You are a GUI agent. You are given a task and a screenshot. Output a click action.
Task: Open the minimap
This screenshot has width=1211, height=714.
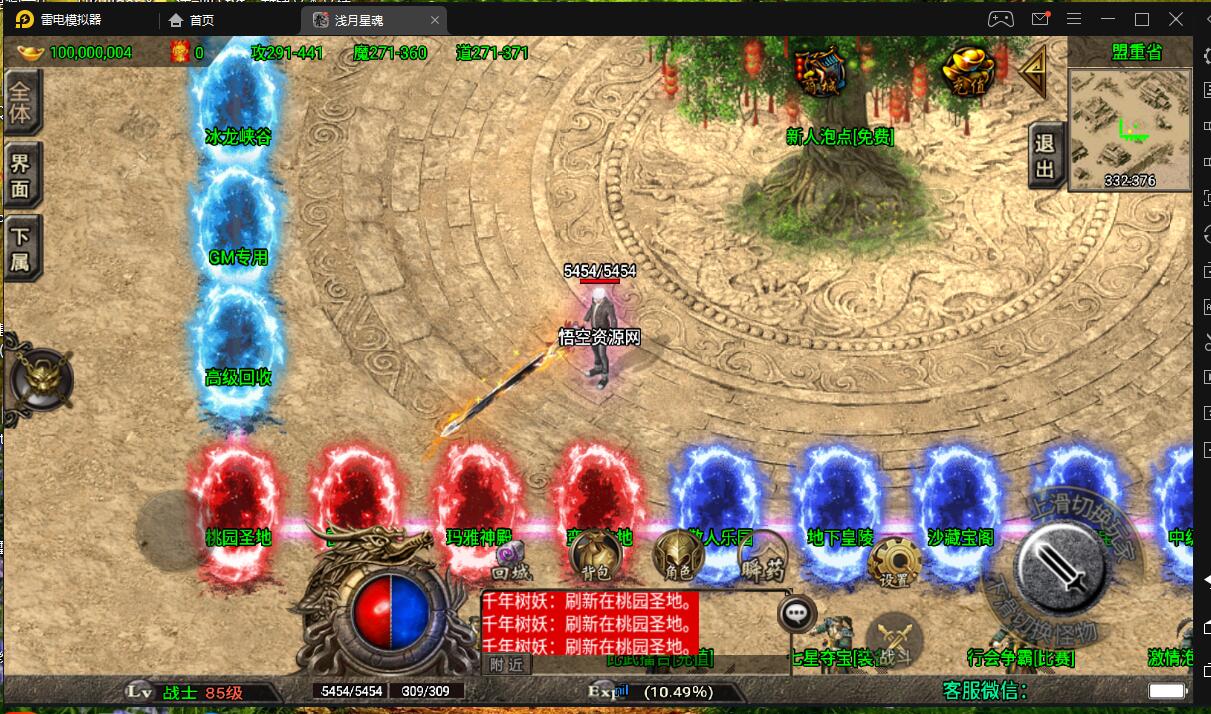point(1129,128)
